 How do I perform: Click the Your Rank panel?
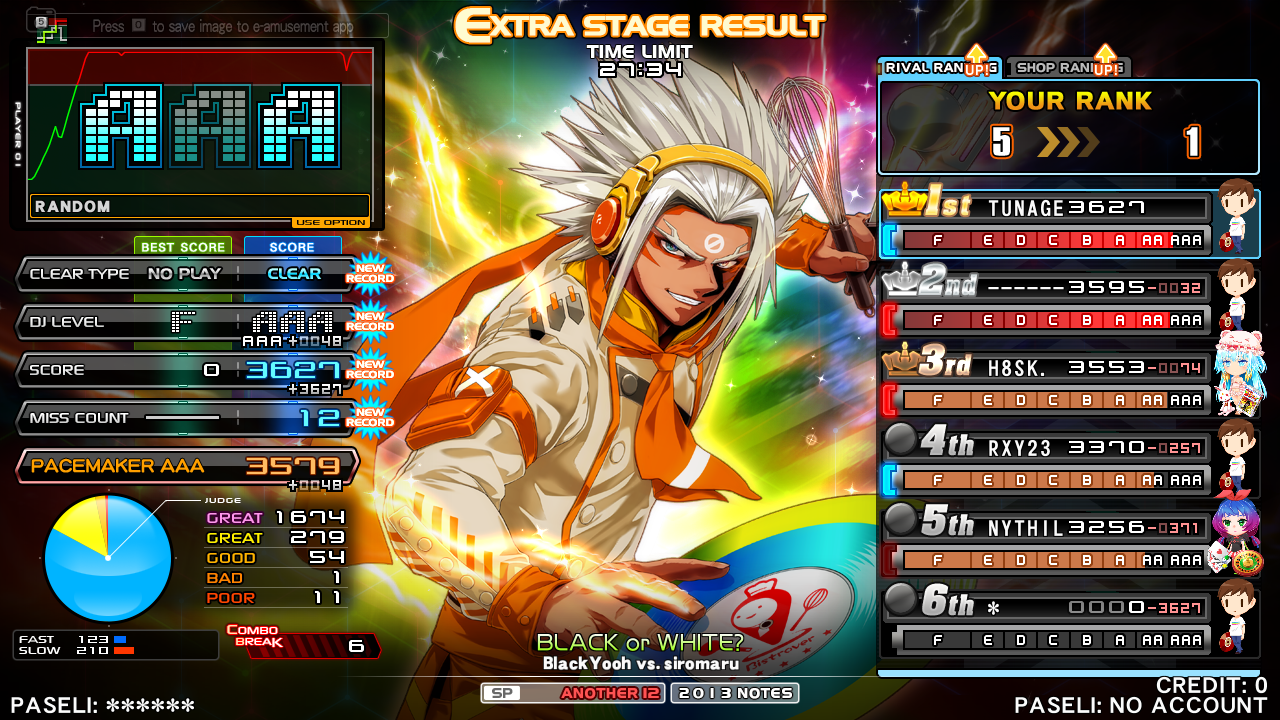tap(1068, 127)
